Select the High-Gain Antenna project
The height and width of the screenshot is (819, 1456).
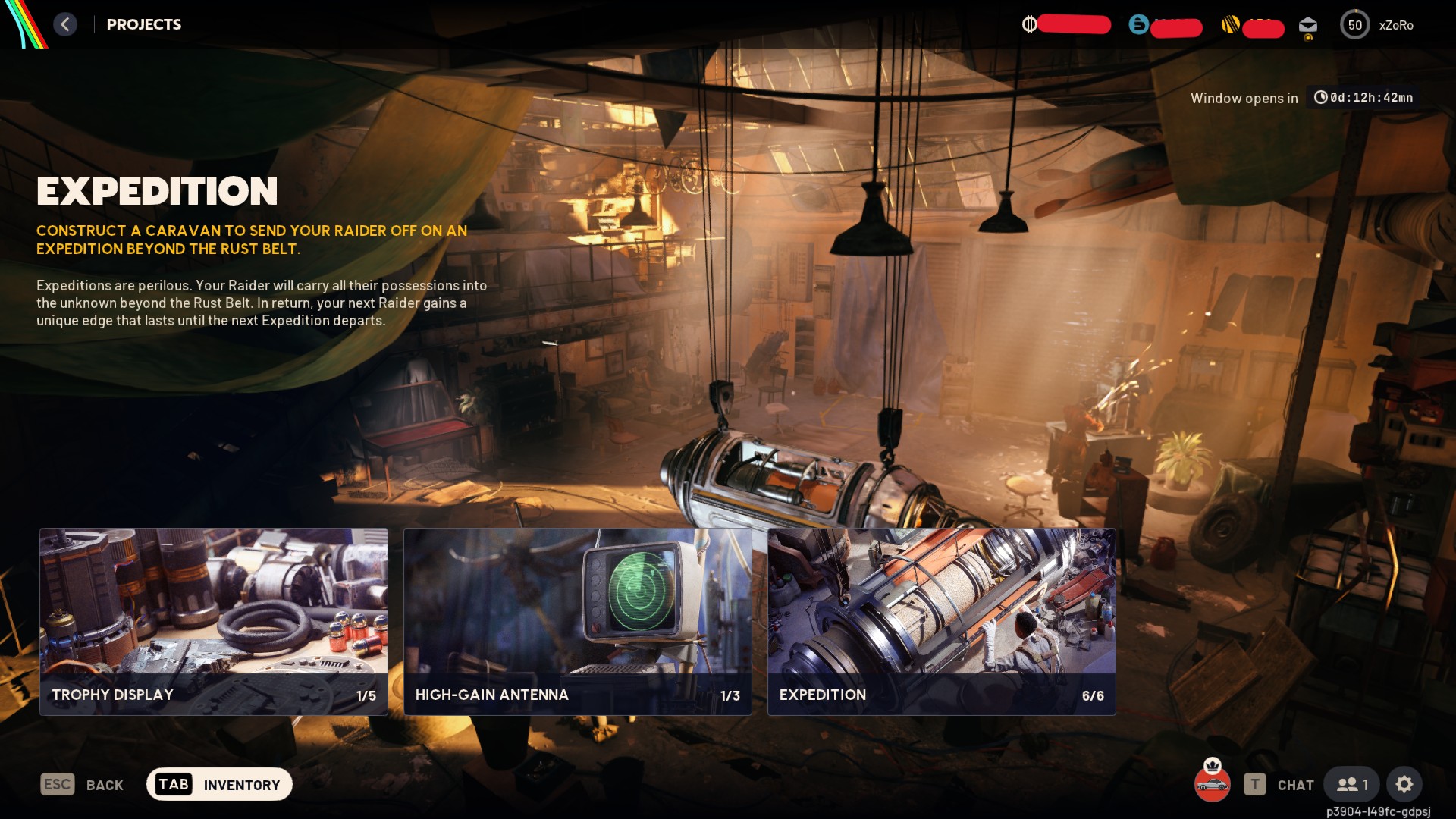tap(577, 621)
